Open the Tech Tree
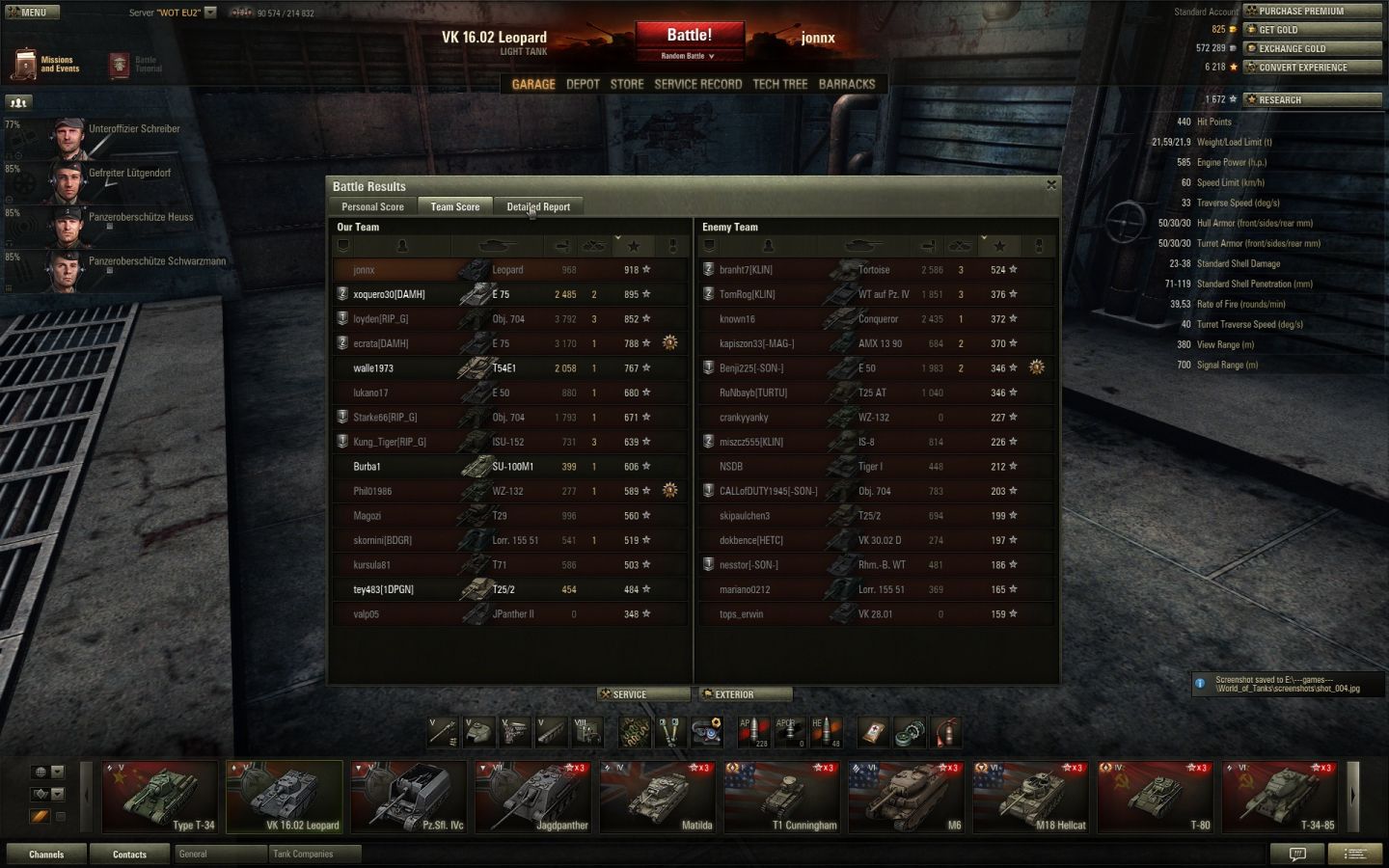Image resolution: width=1389 pixels, height=868 pixels. pyautogui.click(x=779, y=84)
